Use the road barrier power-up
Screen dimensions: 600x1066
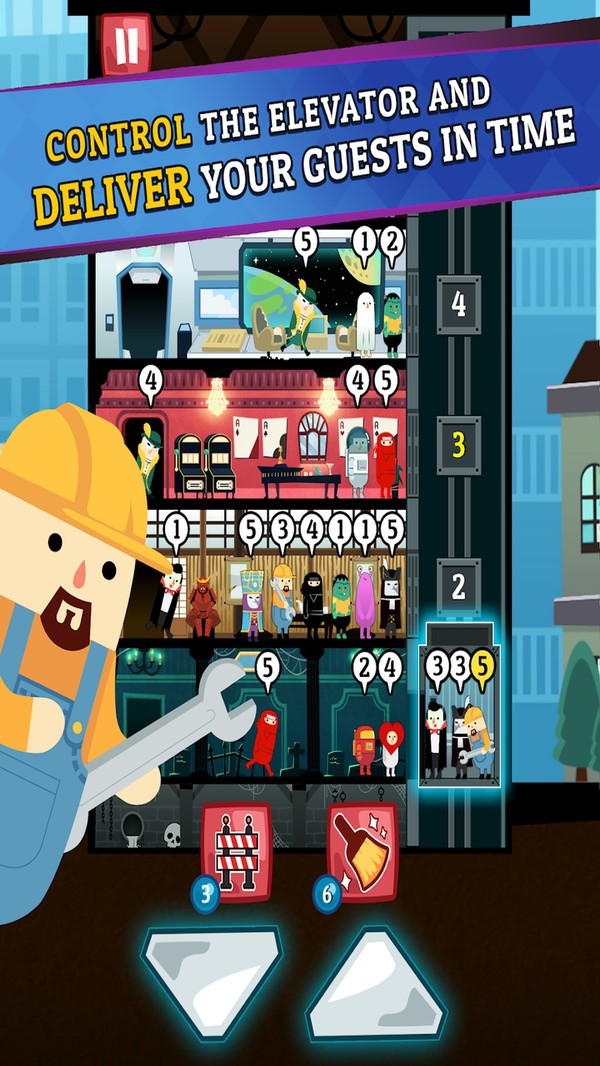(237, 853)
